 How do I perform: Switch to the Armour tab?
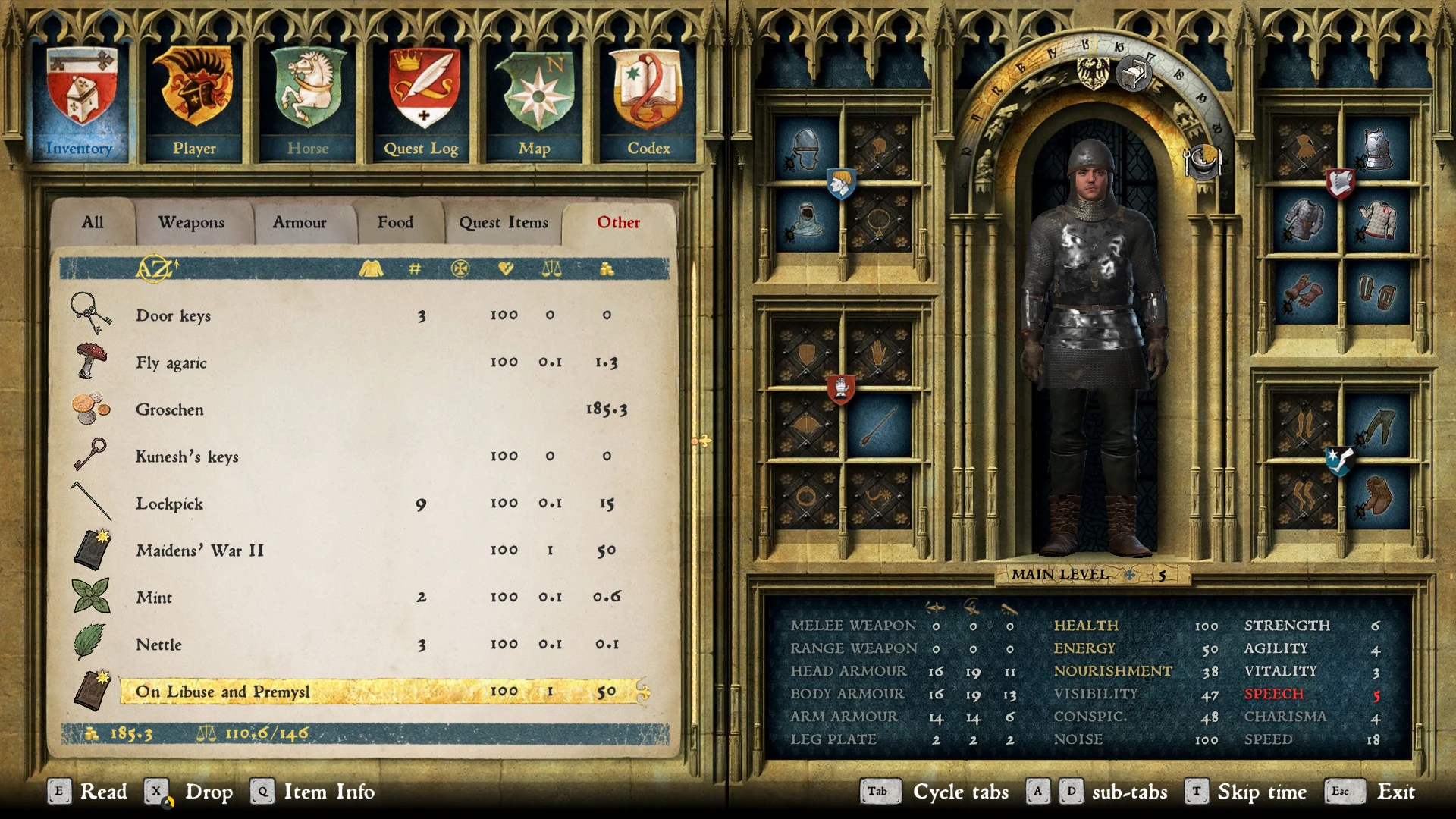pos(300,222)
